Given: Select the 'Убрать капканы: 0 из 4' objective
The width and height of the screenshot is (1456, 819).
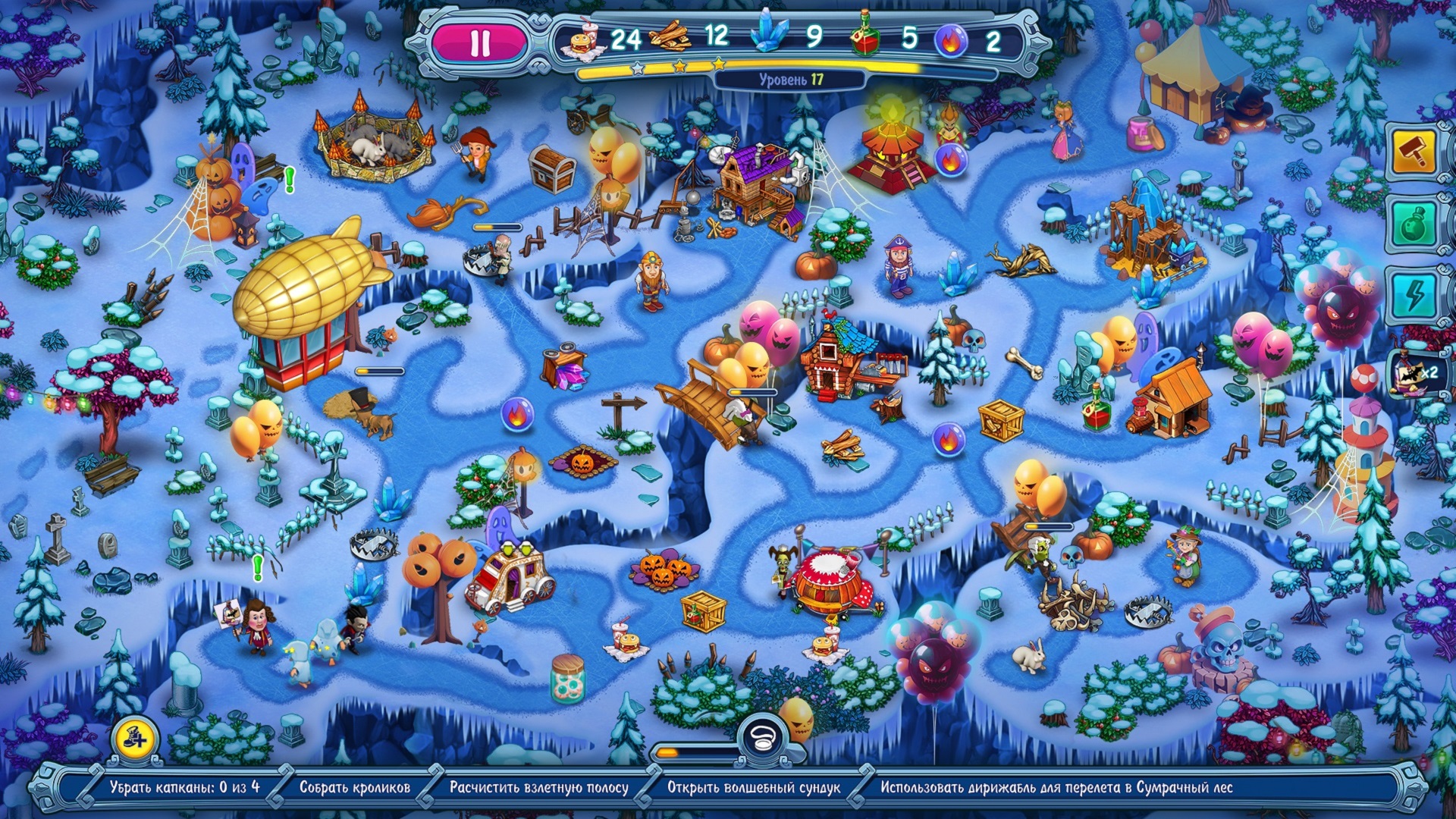Looking at the screenshot, I should [x=184, y=787].
